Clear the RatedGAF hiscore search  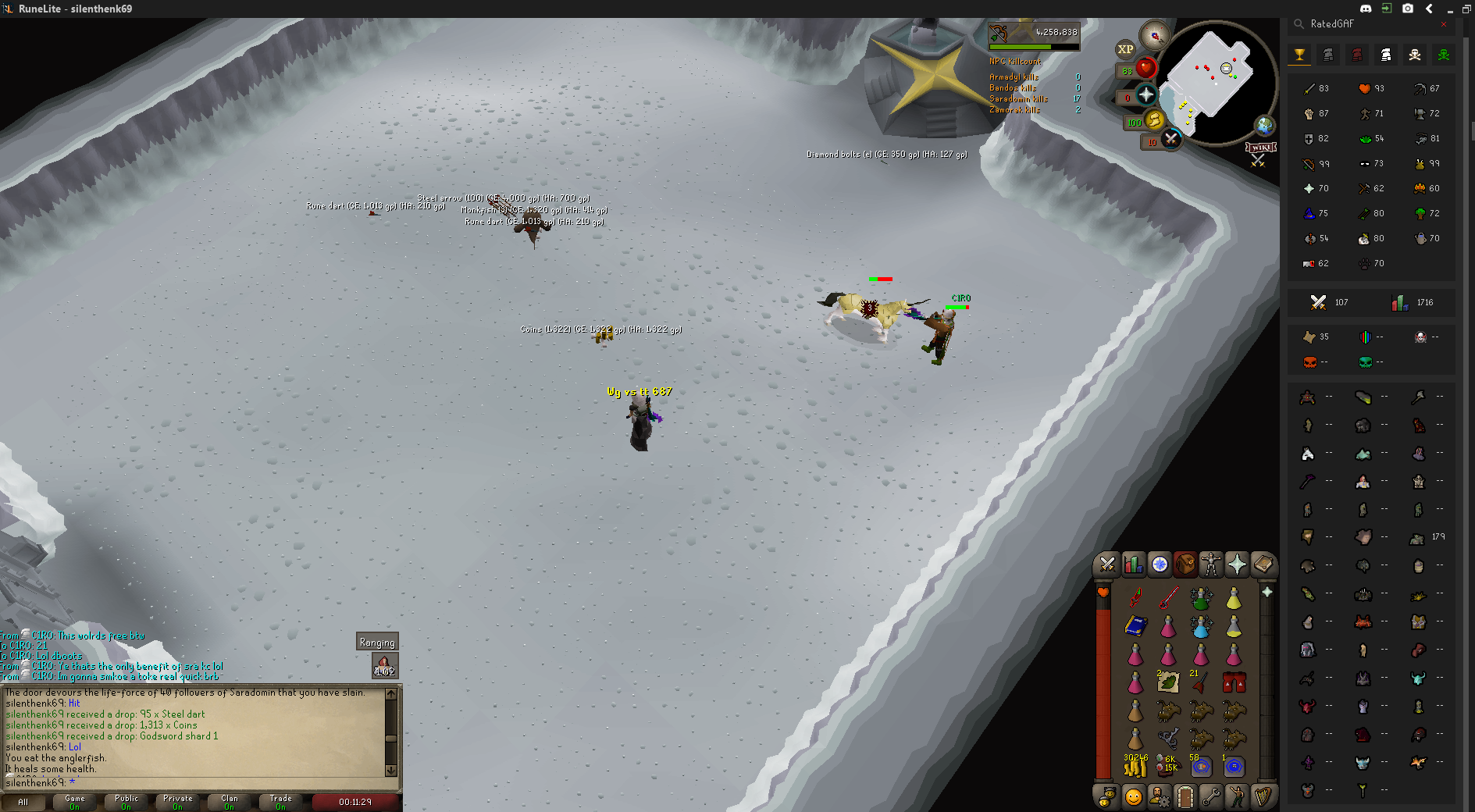coord(1444,24)
